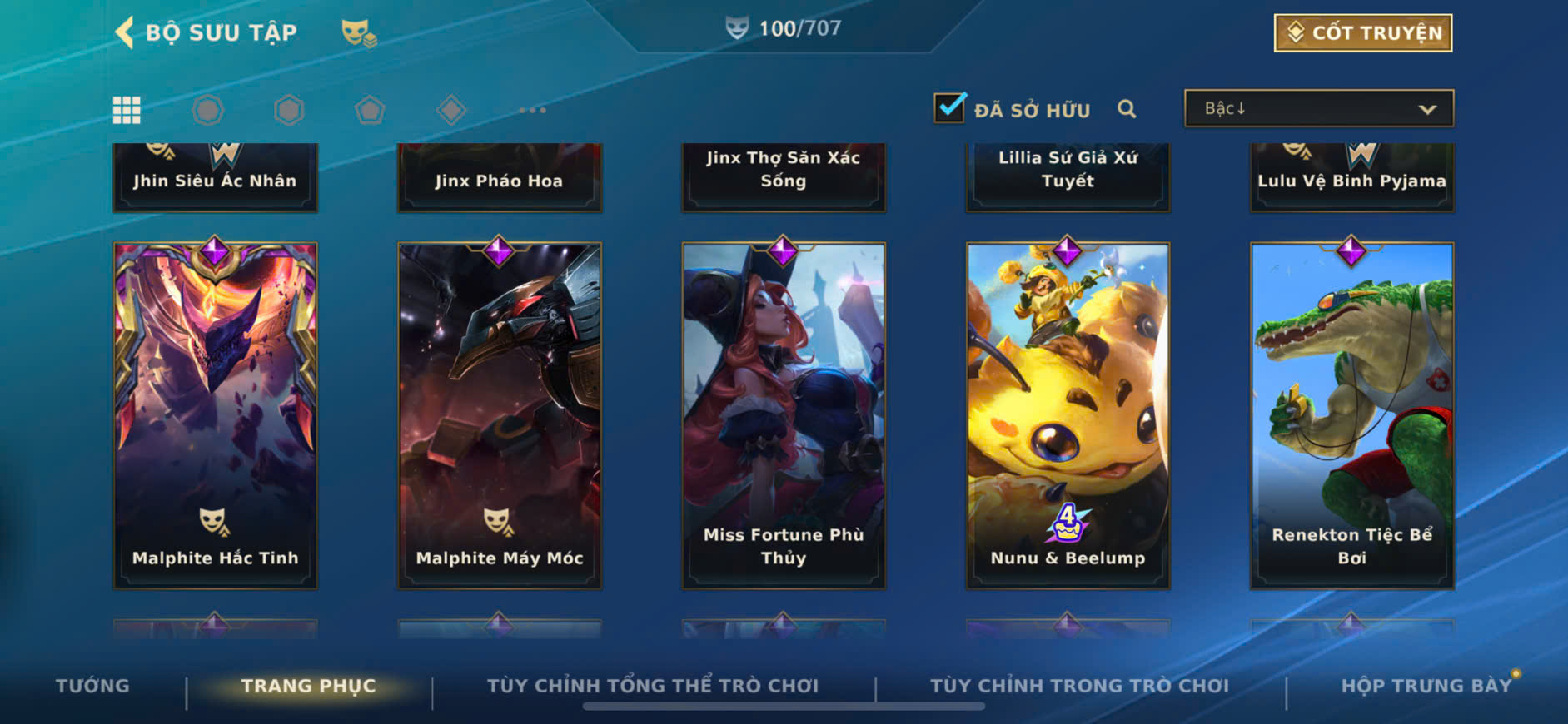
Task: Go back from Bộ Sưu Tập
Action: (126, 32)
